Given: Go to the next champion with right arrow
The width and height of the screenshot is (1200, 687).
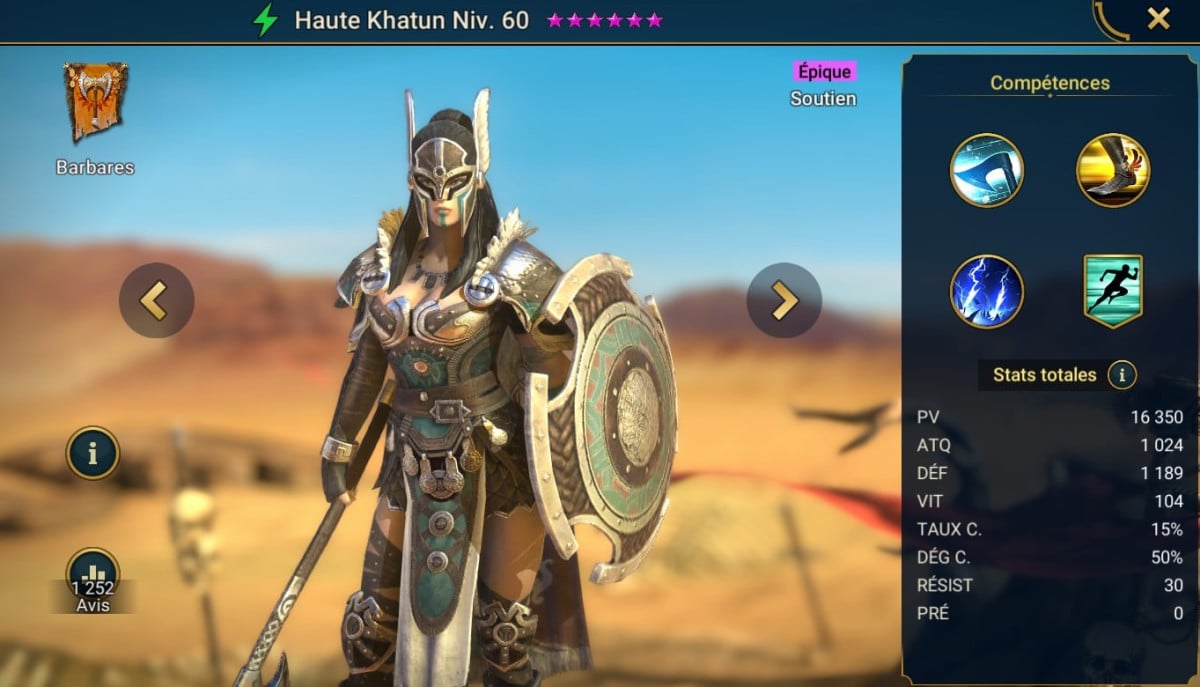Looking at the screenshot, I should (783, 300).
